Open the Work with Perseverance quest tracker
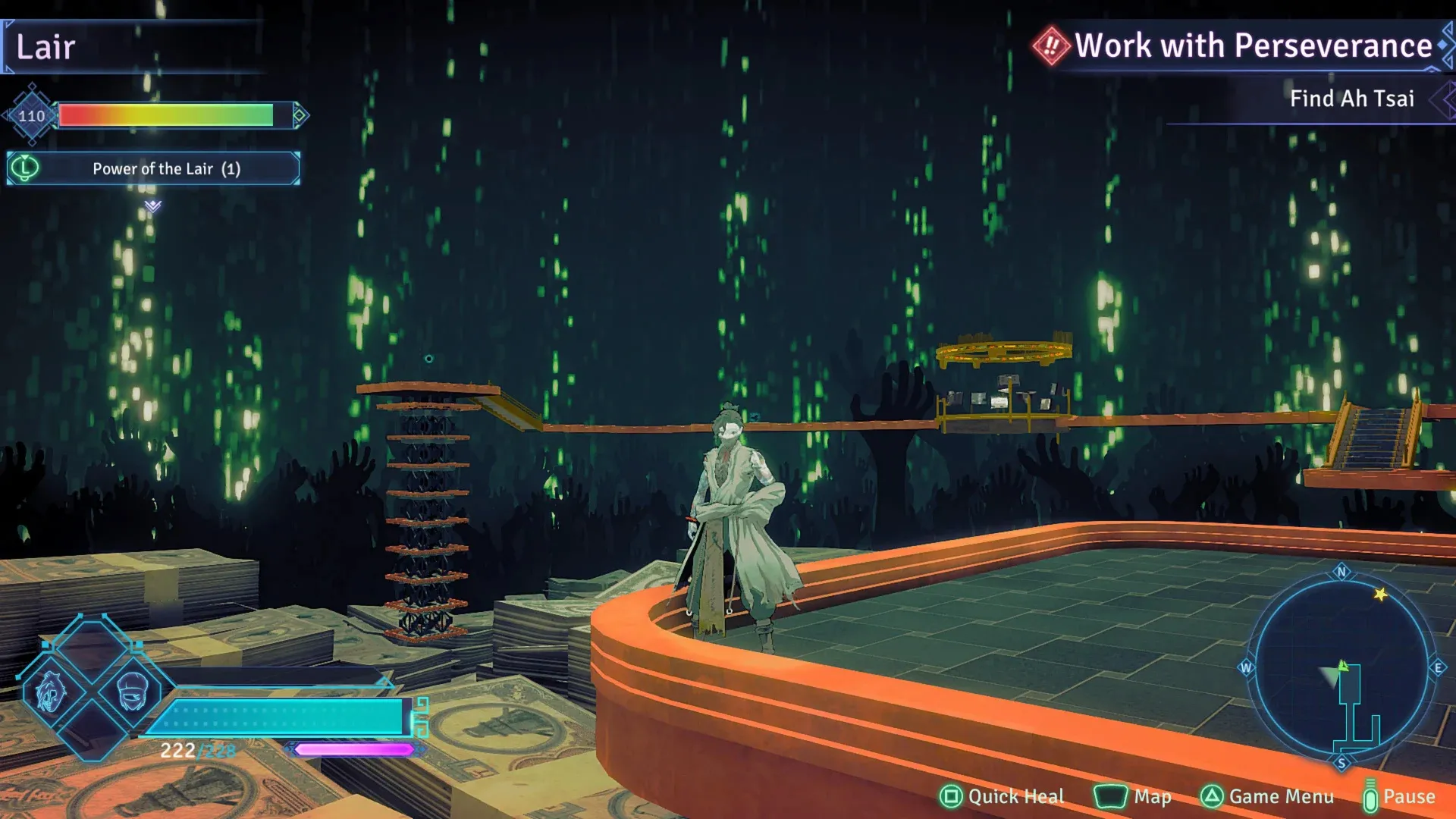This screenshot has width=1456, height=819. tap(1251, 45)
